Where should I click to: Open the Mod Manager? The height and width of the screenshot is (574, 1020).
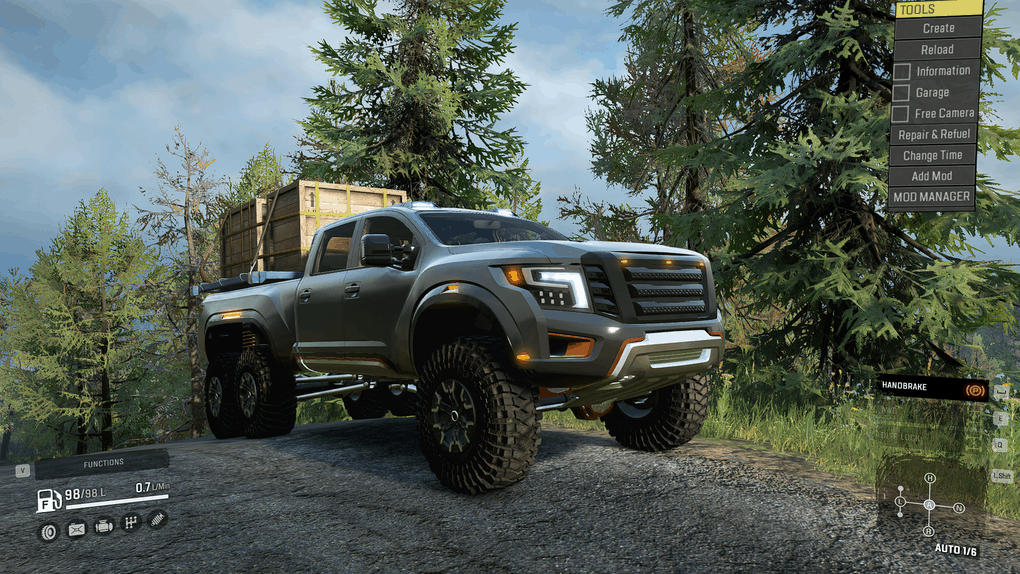pos(933,197)
